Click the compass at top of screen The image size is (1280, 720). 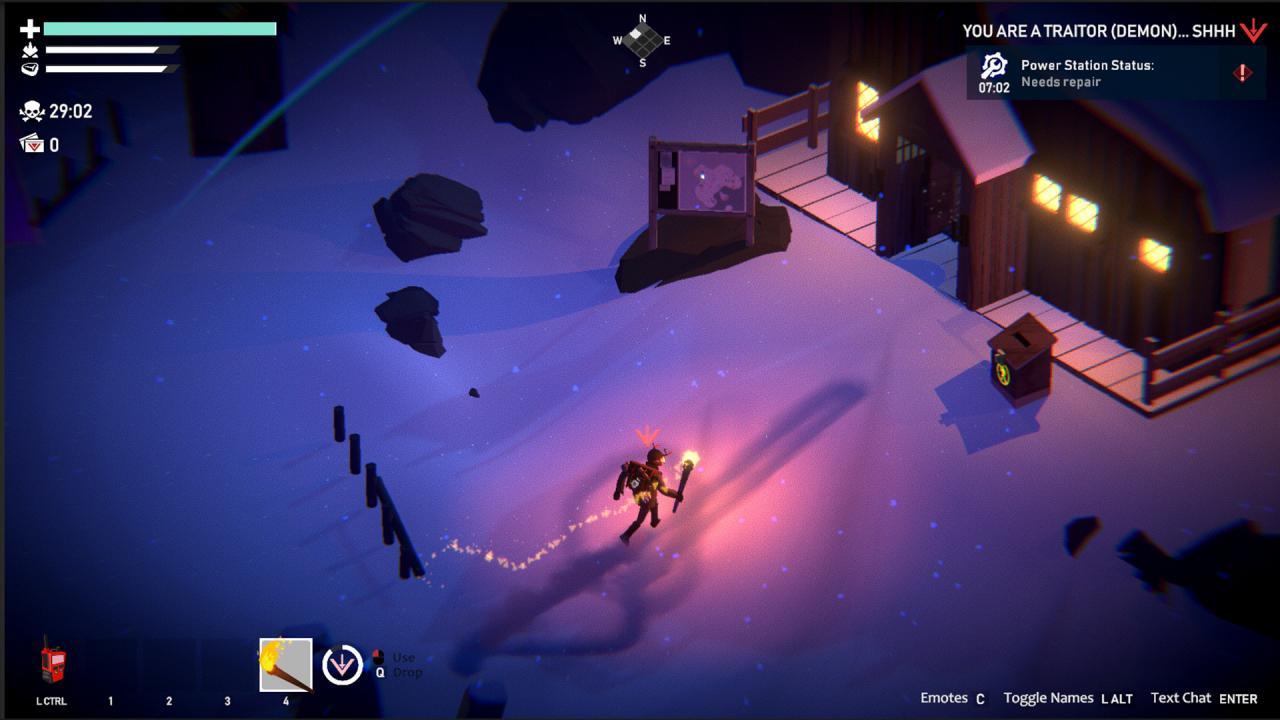[642, 40]
